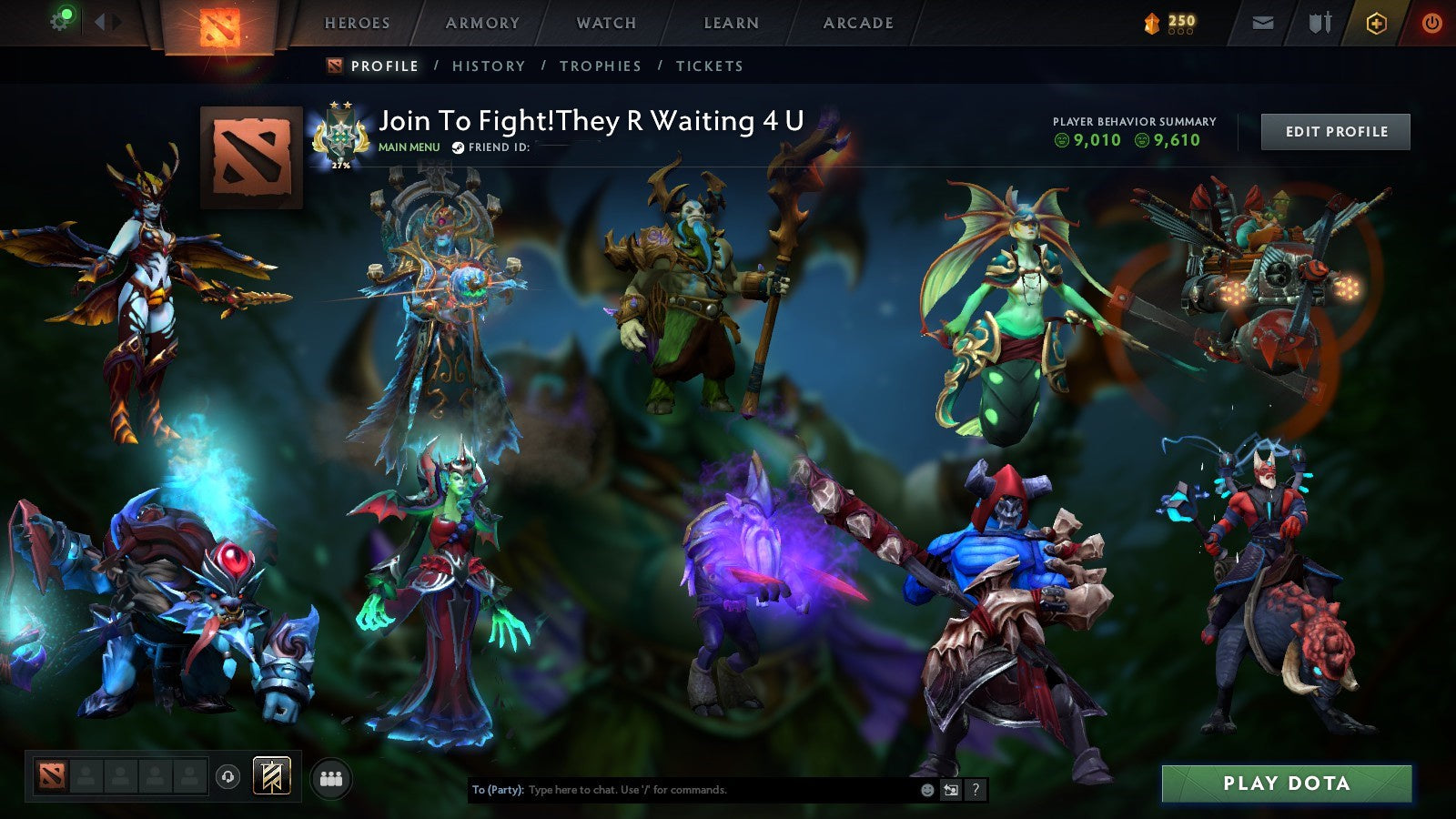The height and width of the screenshot is (819, 1456).
Task: Expand the MAIN MENU status selector
Action: (x=409, y=146)
